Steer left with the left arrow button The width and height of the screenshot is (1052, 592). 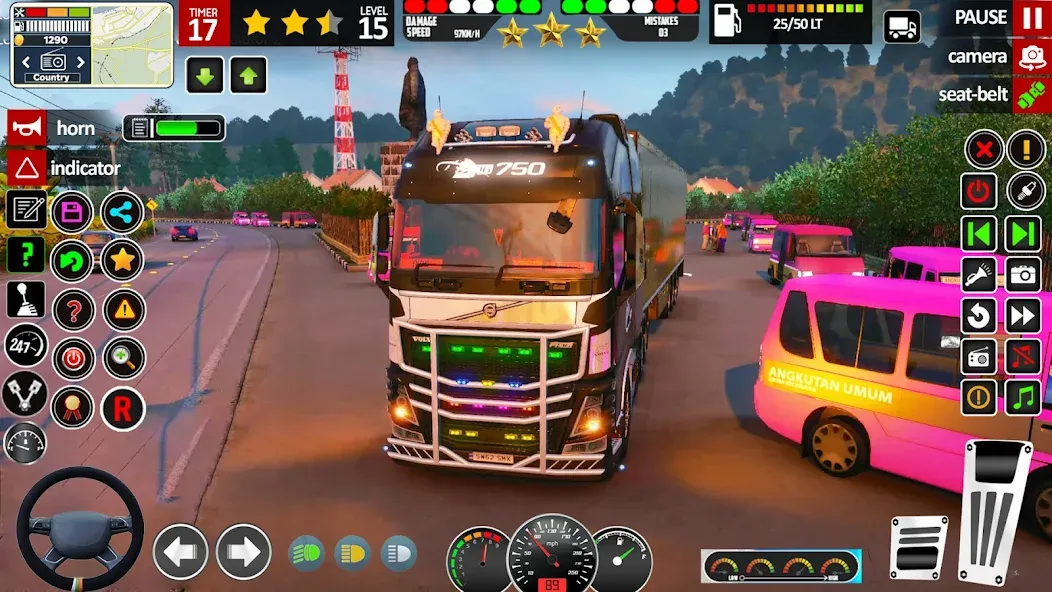point(180,552)
